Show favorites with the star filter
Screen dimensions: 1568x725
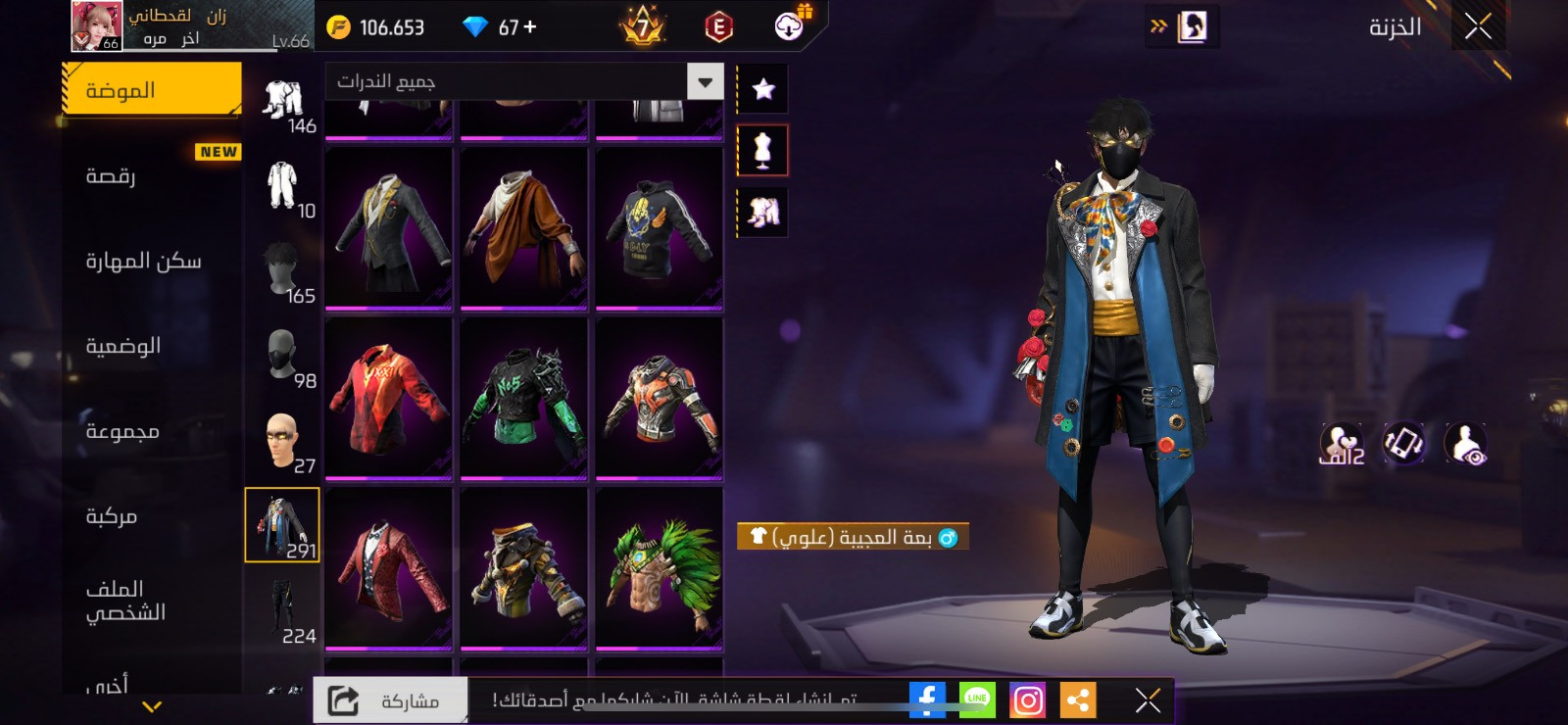pos(762,90)
